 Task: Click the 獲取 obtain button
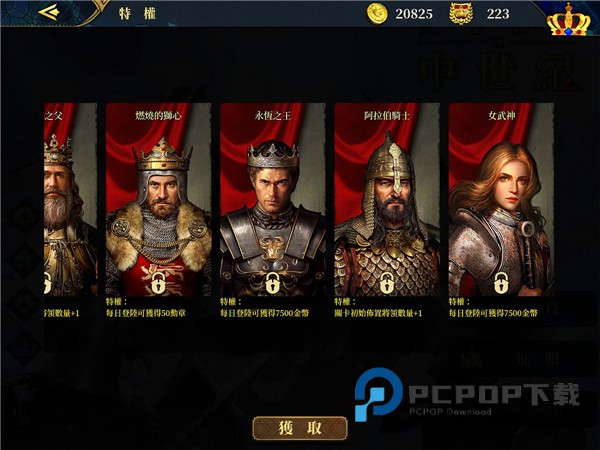pos(300,428)
